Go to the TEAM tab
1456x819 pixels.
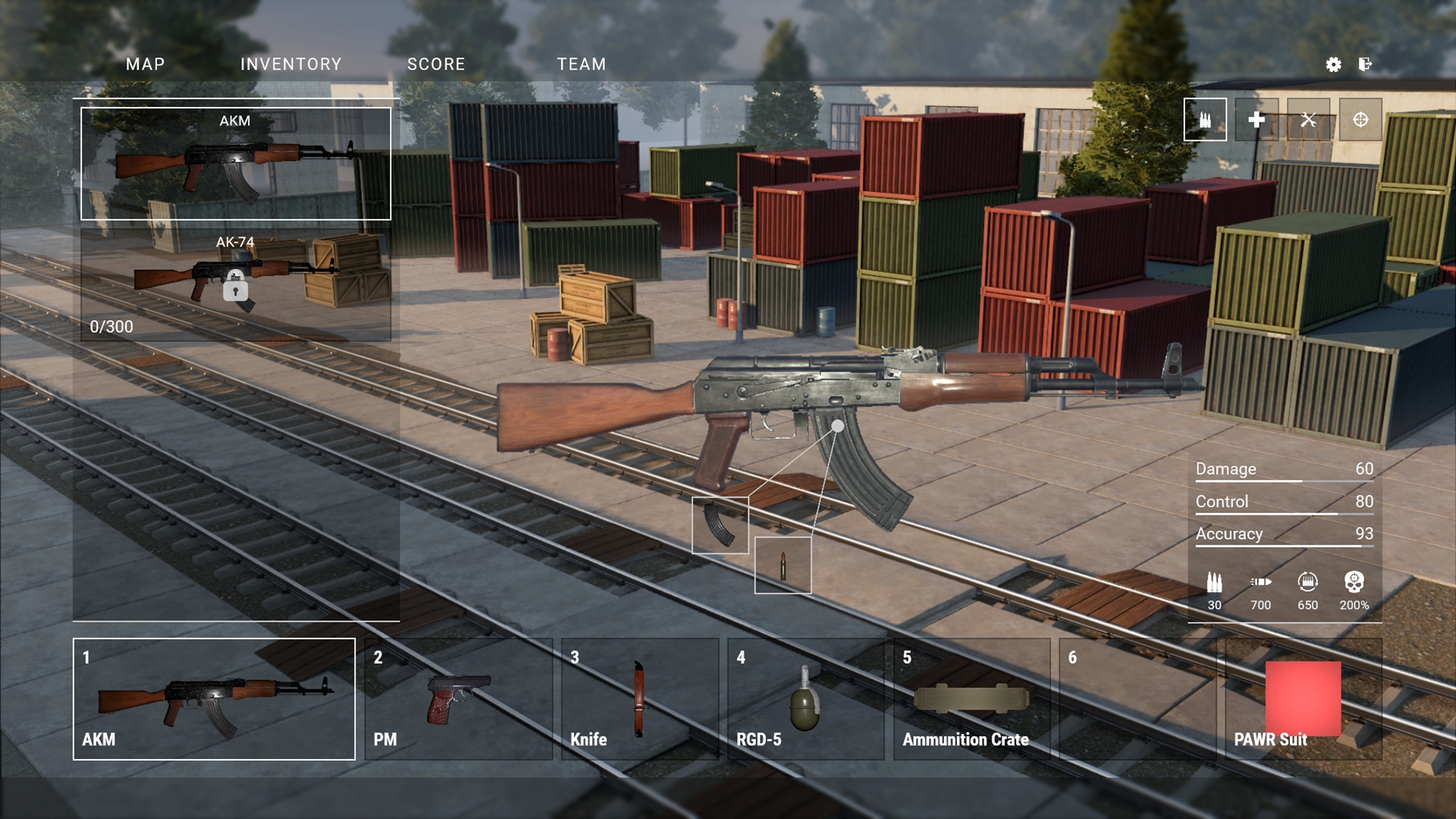pyautogui.click(x=581, y=64)
